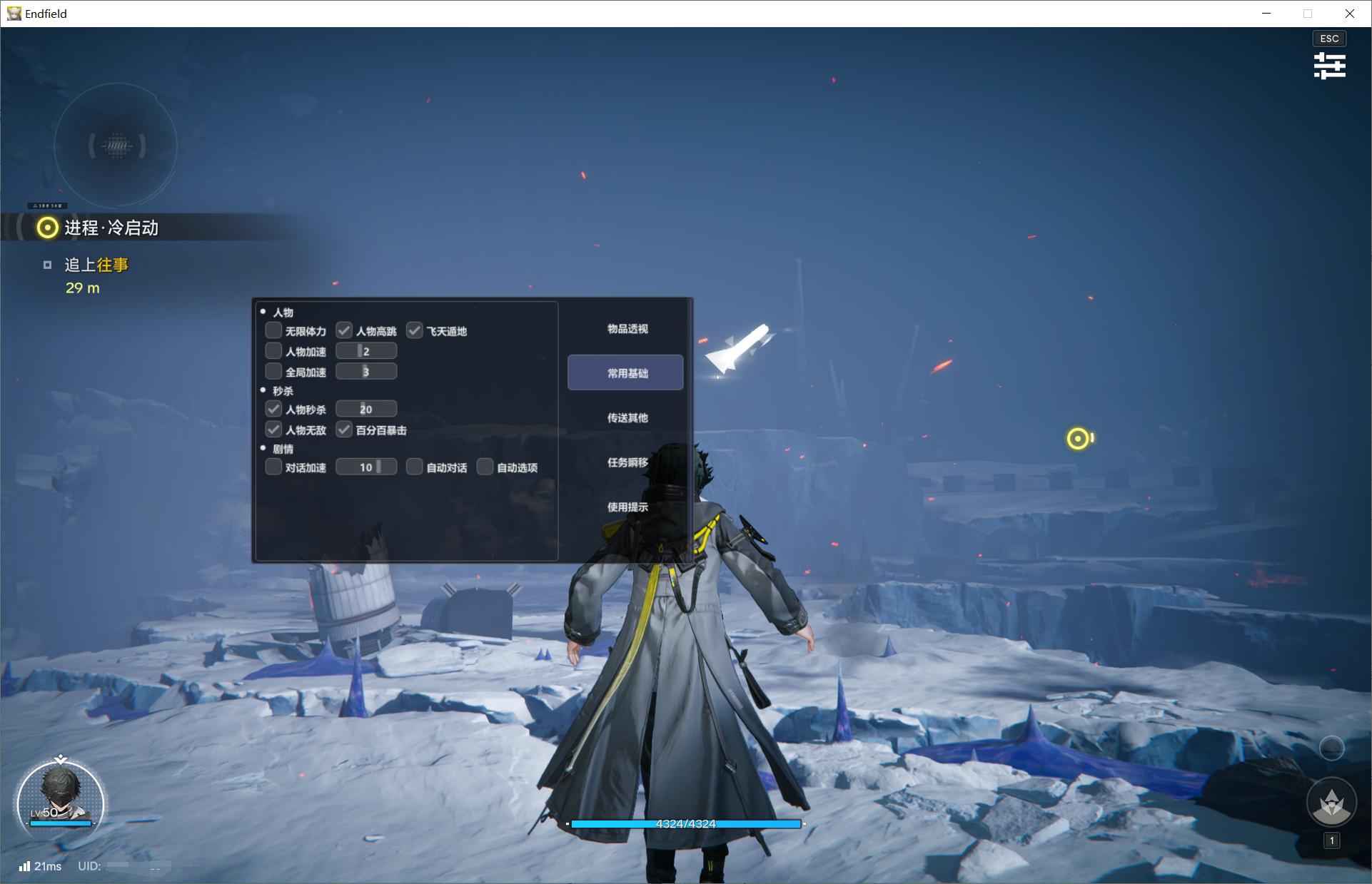Adjust the 人物秒杀 value slider
The width and height of the screenshot is (1372, 884).
tap(366, 409)
